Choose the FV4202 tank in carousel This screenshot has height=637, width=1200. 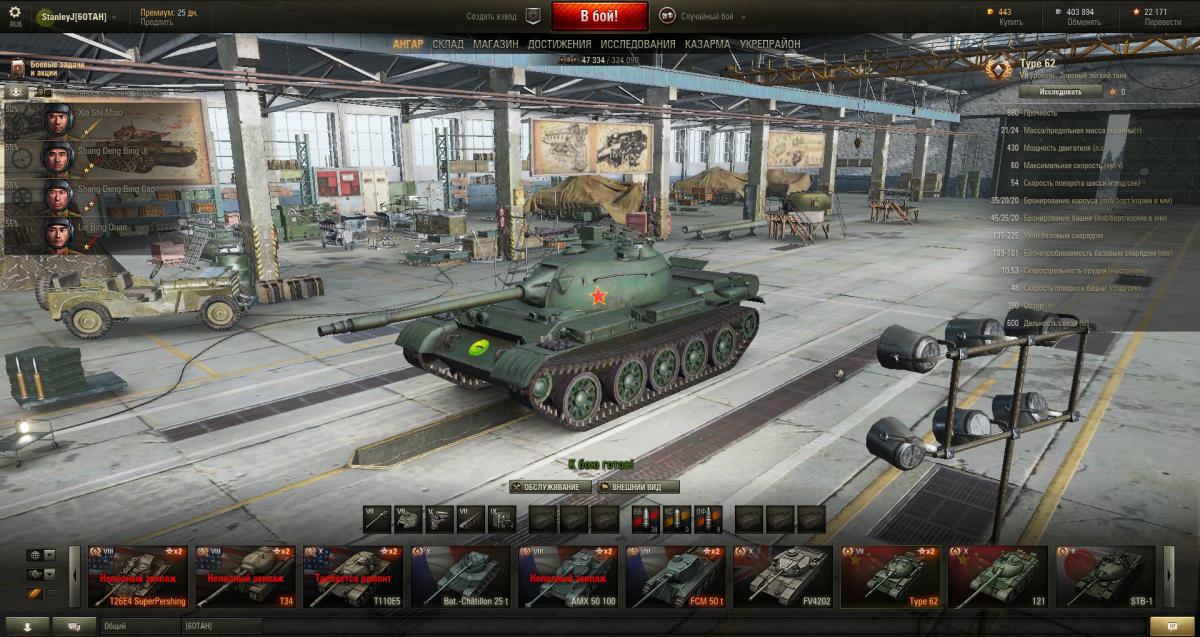coord(781,577)
